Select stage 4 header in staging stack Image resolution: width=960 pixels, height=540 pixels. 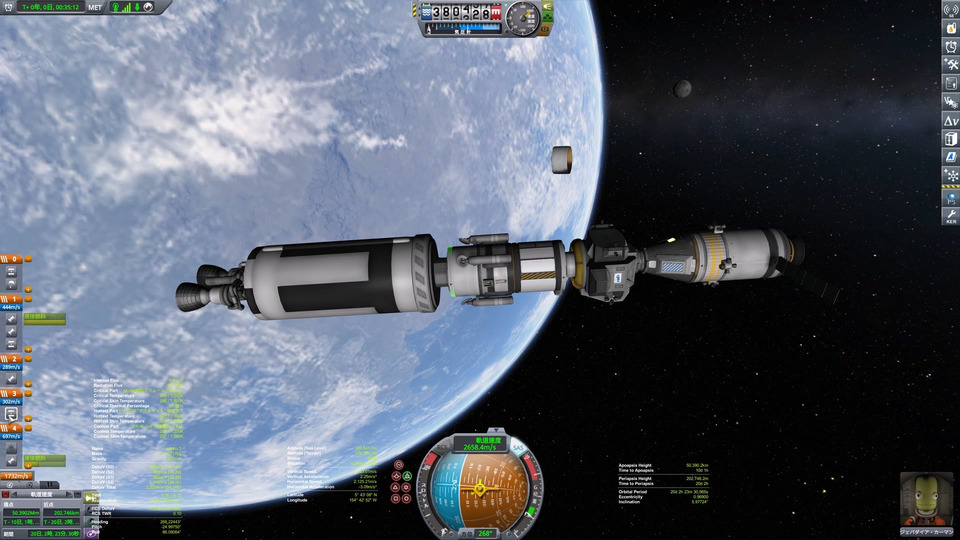(12, 428)
